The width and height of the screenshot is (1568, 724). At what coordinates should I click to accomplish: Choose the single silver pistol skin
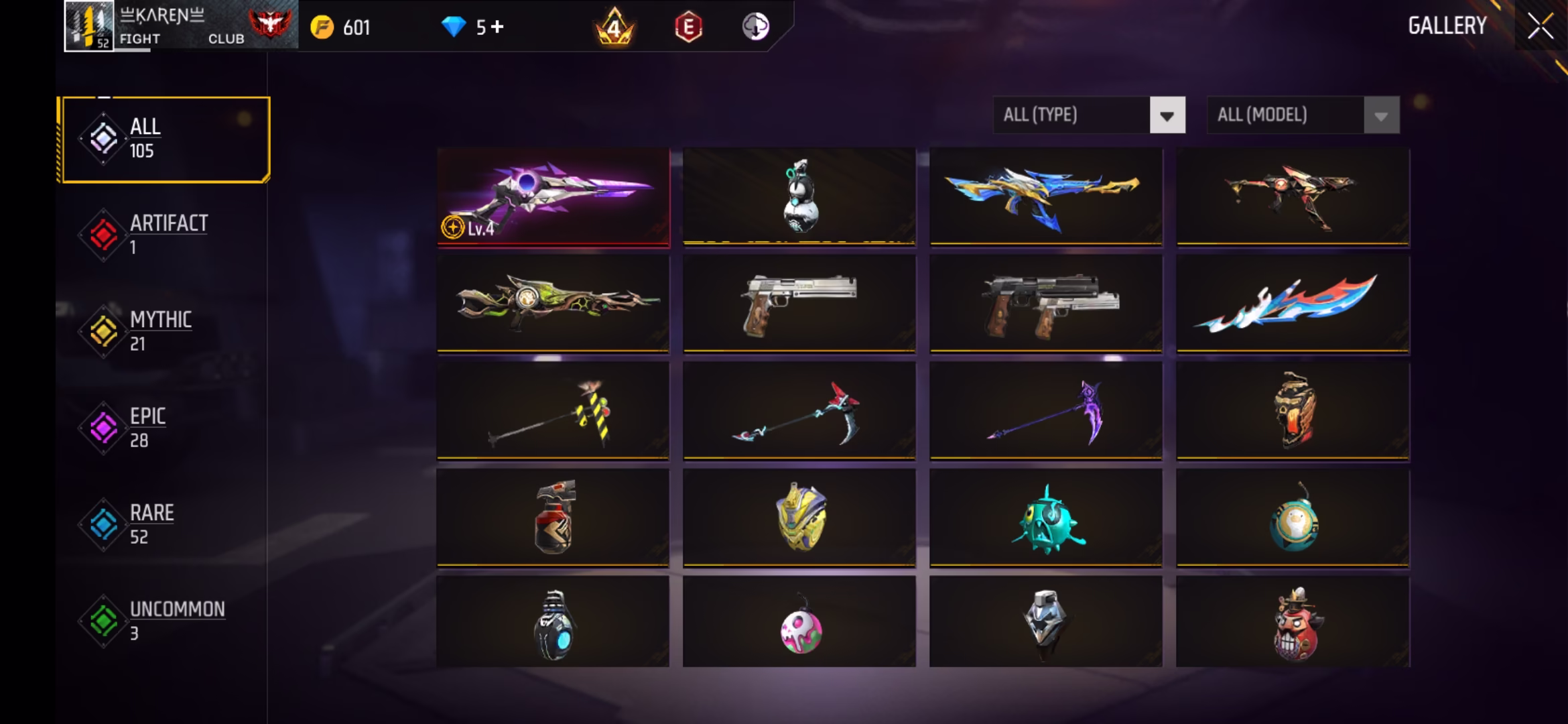pyautogui.click(x=799, y=302)
